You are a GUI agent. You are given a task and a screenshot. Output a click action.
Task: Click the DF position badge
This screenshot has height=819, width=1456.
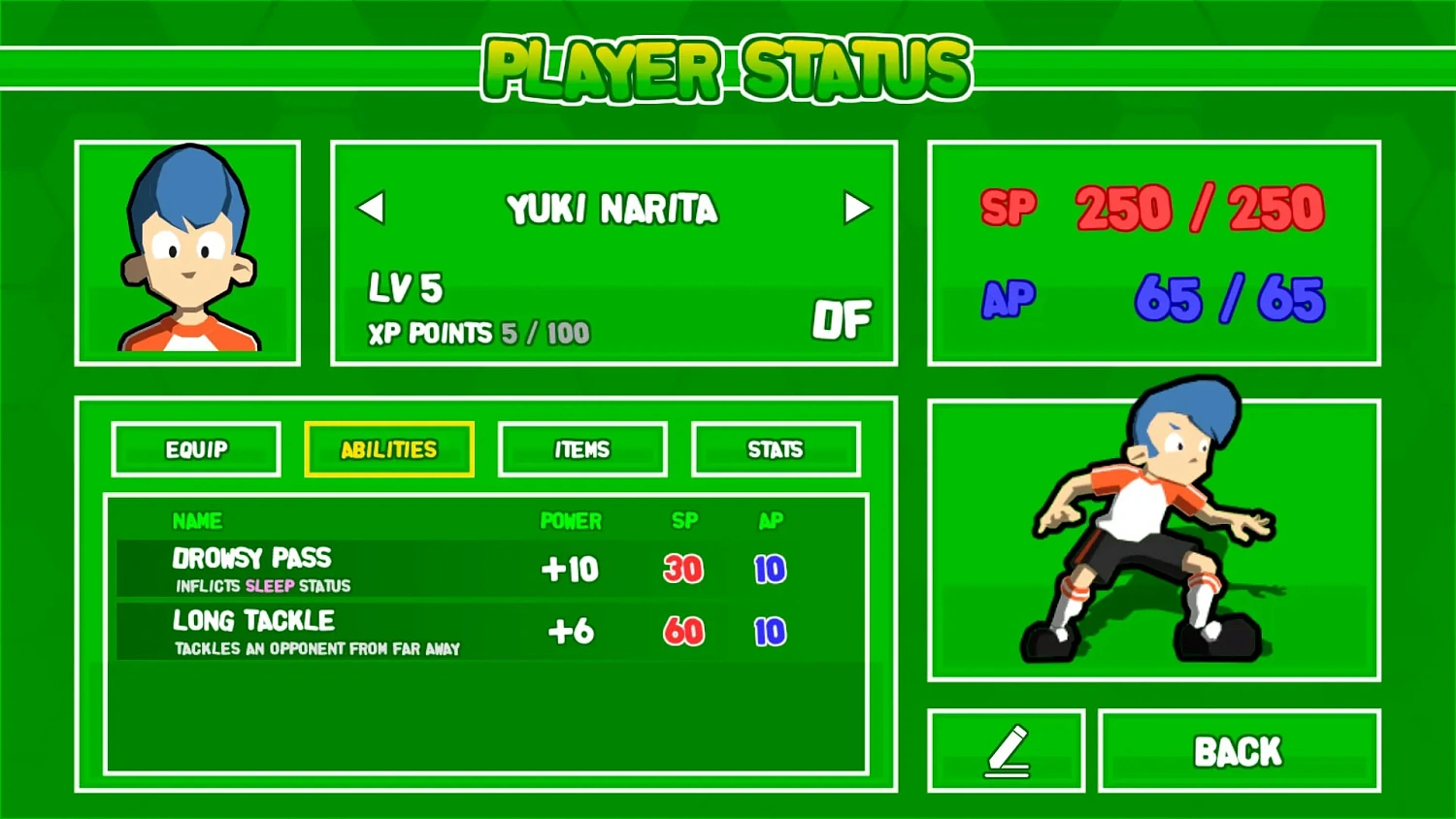point(843,320)
